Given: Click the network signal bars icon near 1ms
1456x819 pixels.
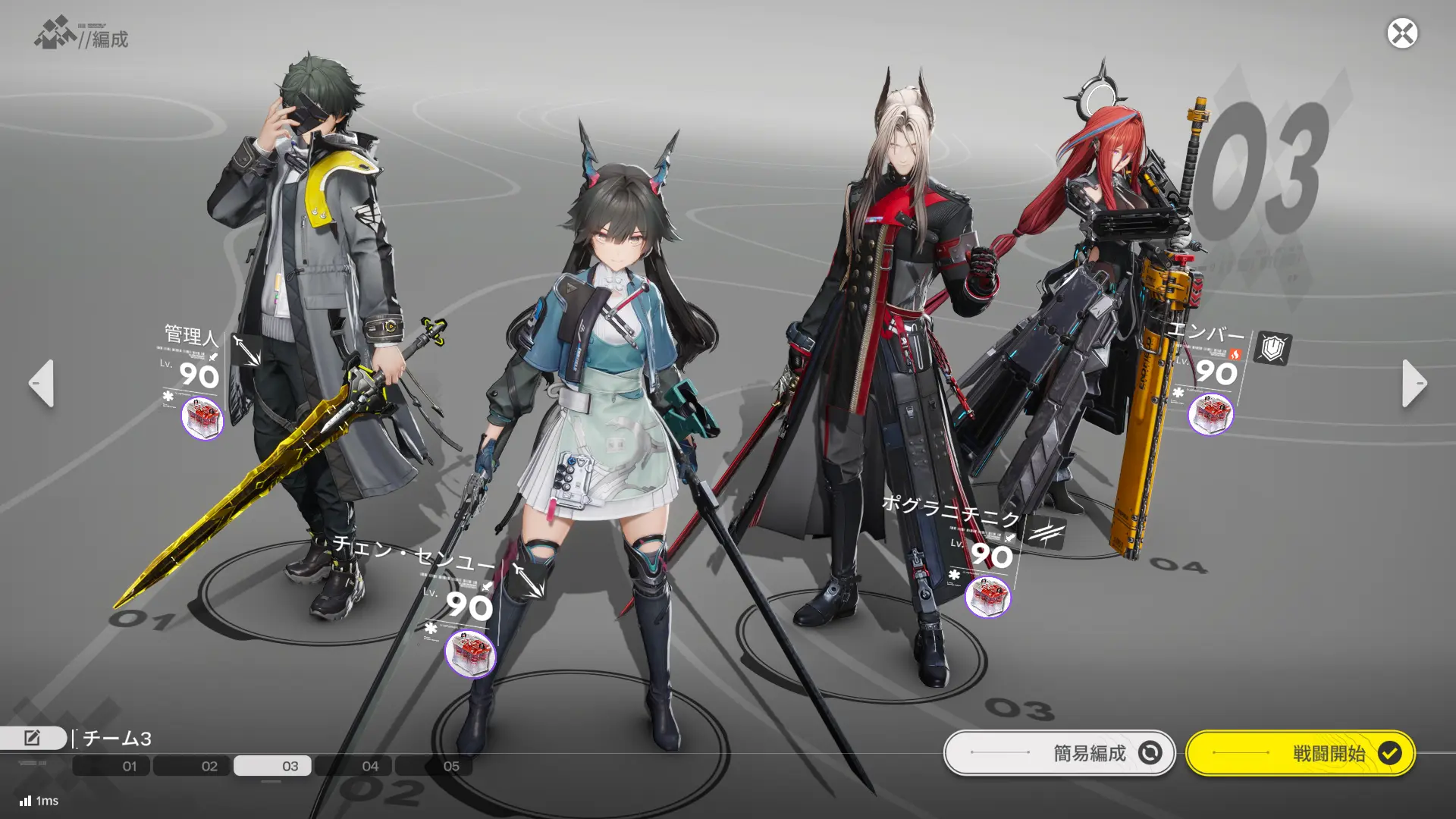Looking at the screenshot, I should (x=24, y=800).
